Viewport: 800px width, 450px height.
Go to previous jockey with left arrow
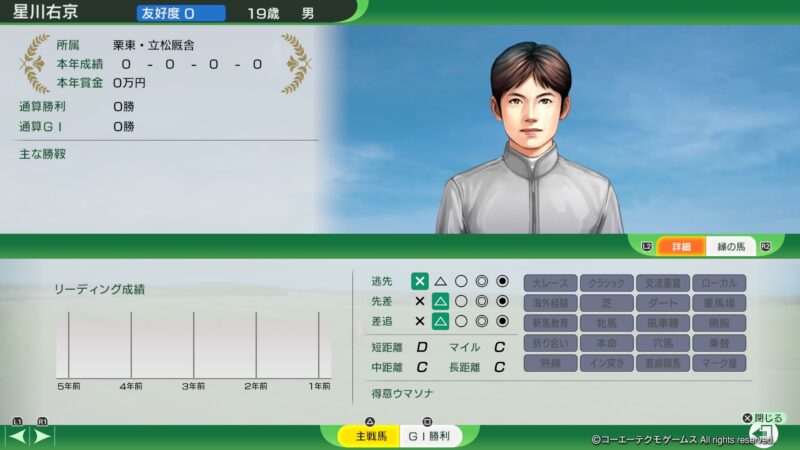pos(18,436)
